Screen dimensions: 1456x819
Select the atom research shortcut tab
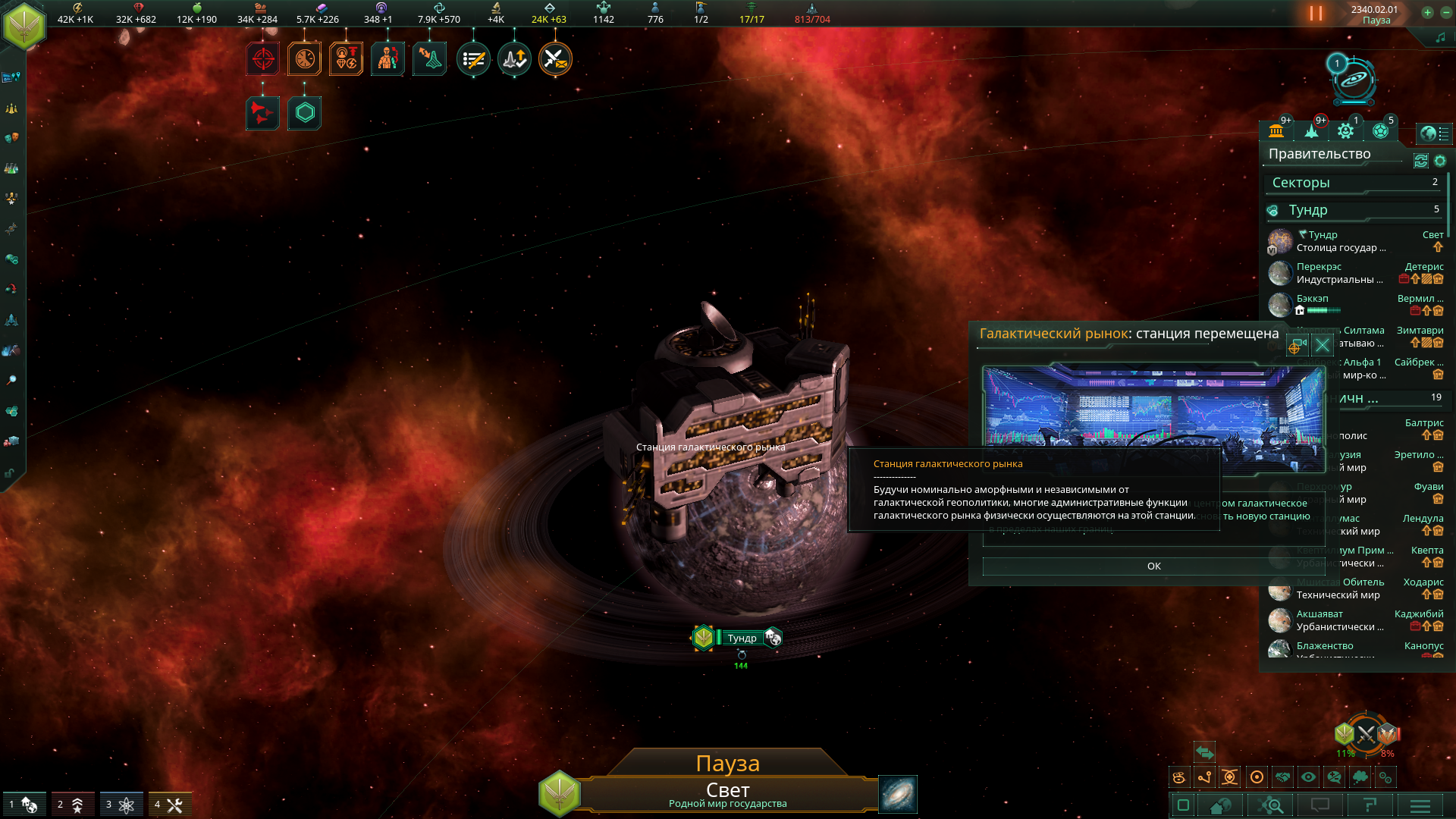121,805
